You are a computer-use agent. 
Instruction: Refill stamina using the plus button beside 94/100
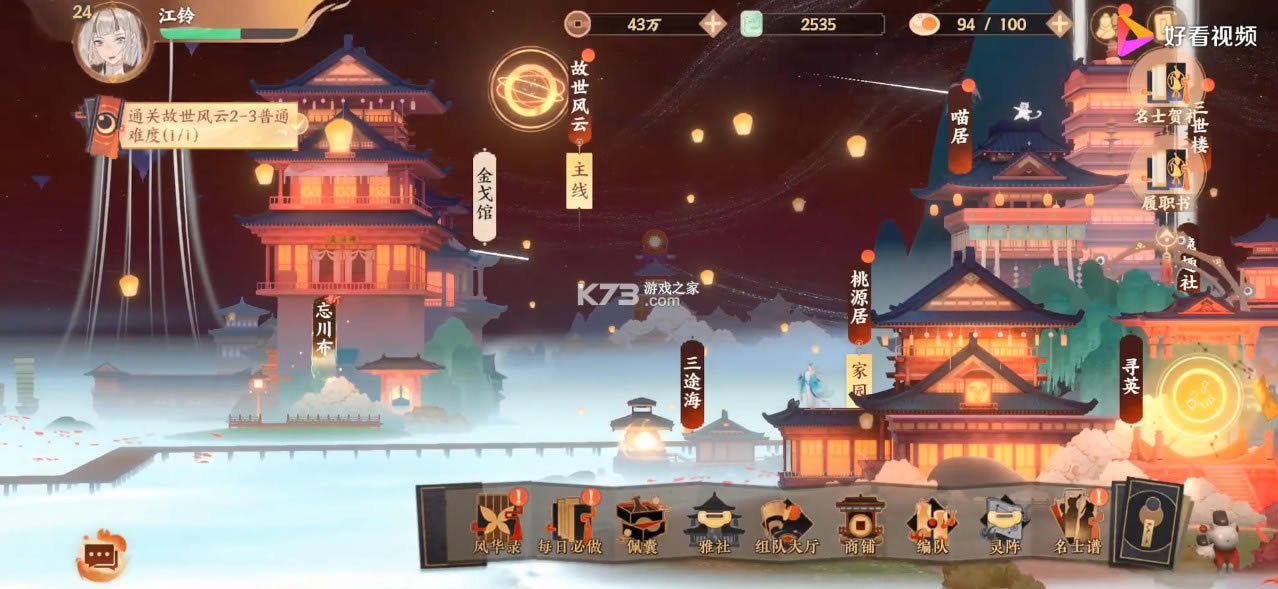[1058, 24]
